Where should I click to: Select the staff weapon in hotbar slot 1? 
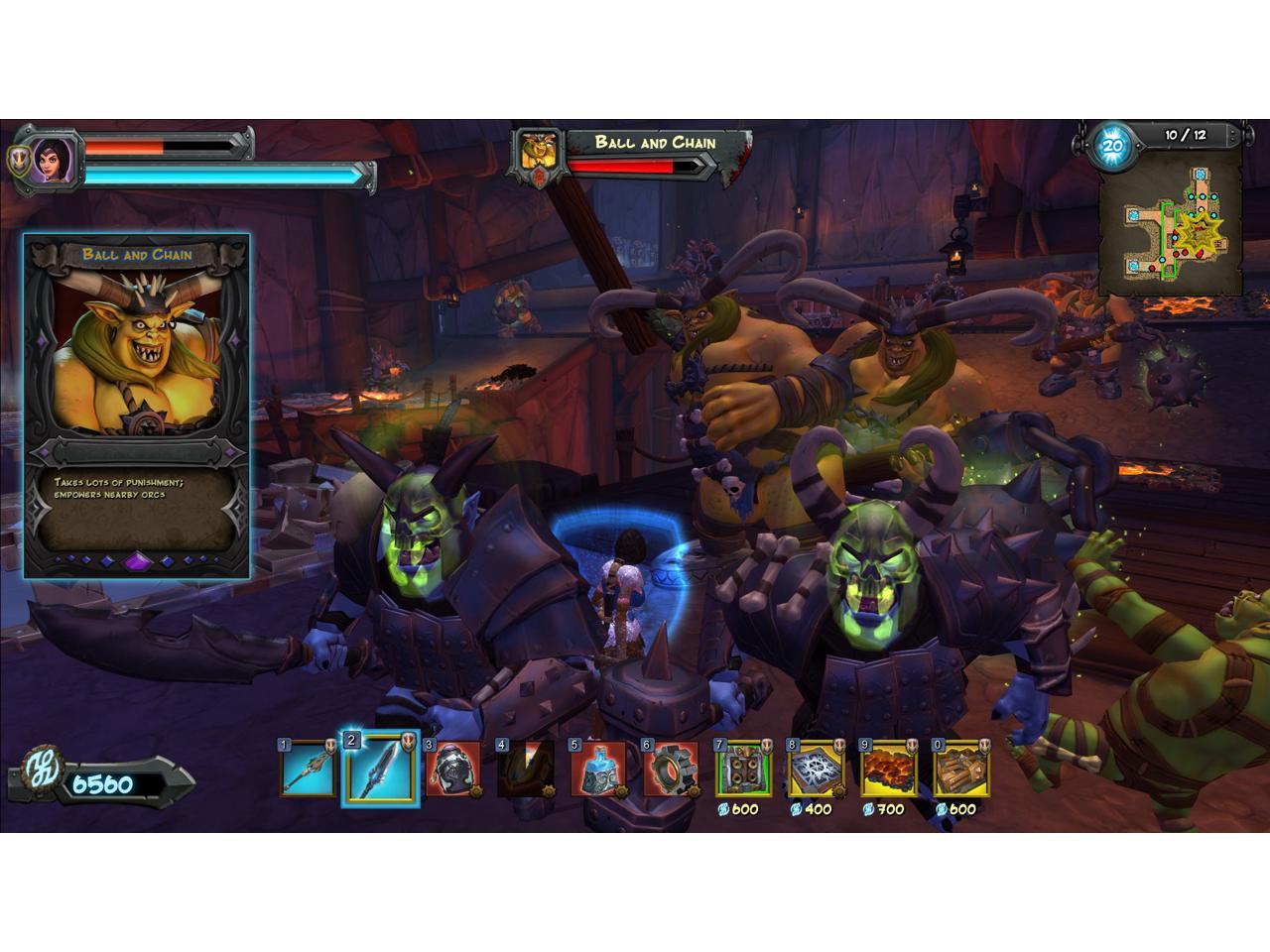click(308, 770)
